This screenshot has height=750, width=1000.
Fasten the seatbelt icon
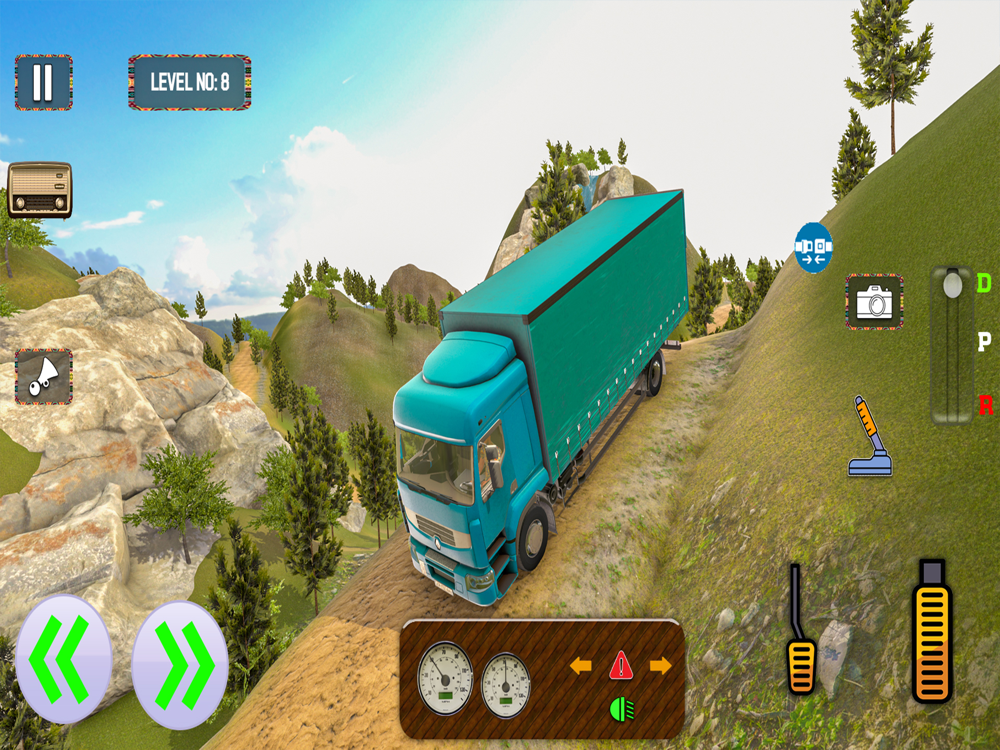click(813, 248)
